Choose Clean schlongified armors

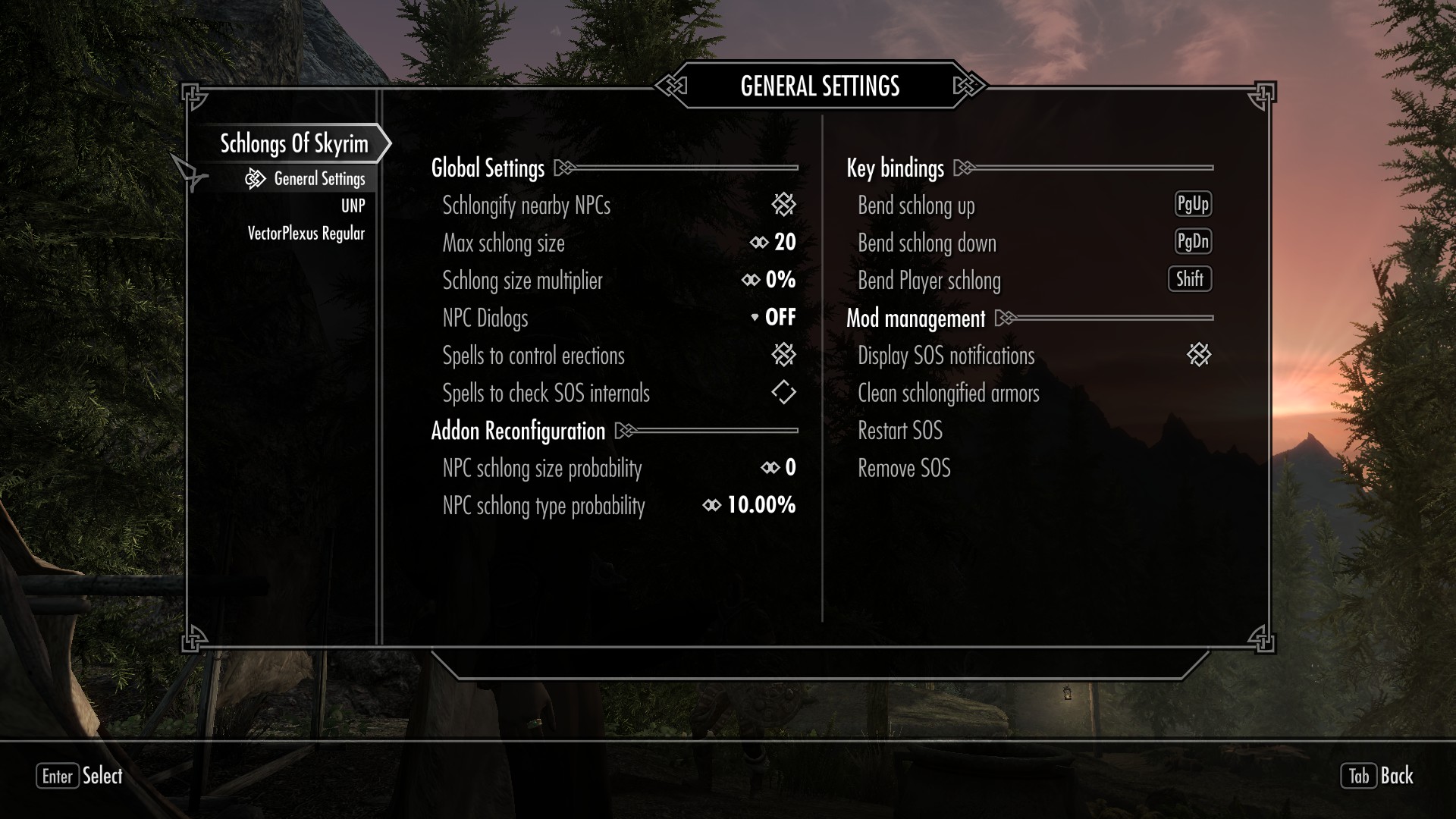coord(948,394)
